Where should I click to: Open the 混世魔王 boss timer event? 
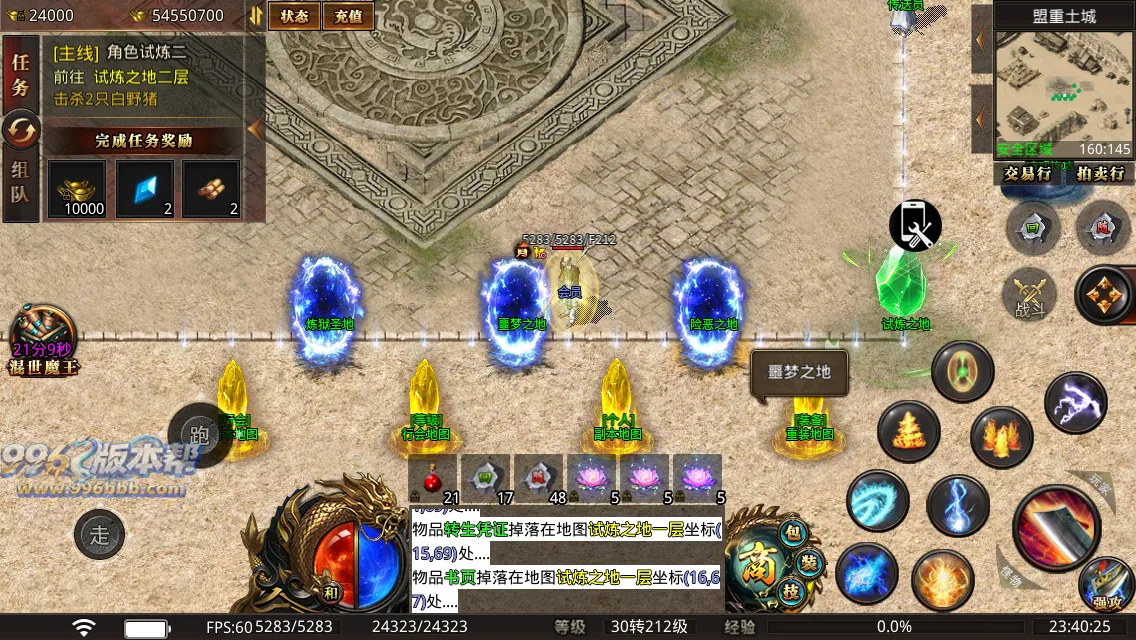(42, 342)
